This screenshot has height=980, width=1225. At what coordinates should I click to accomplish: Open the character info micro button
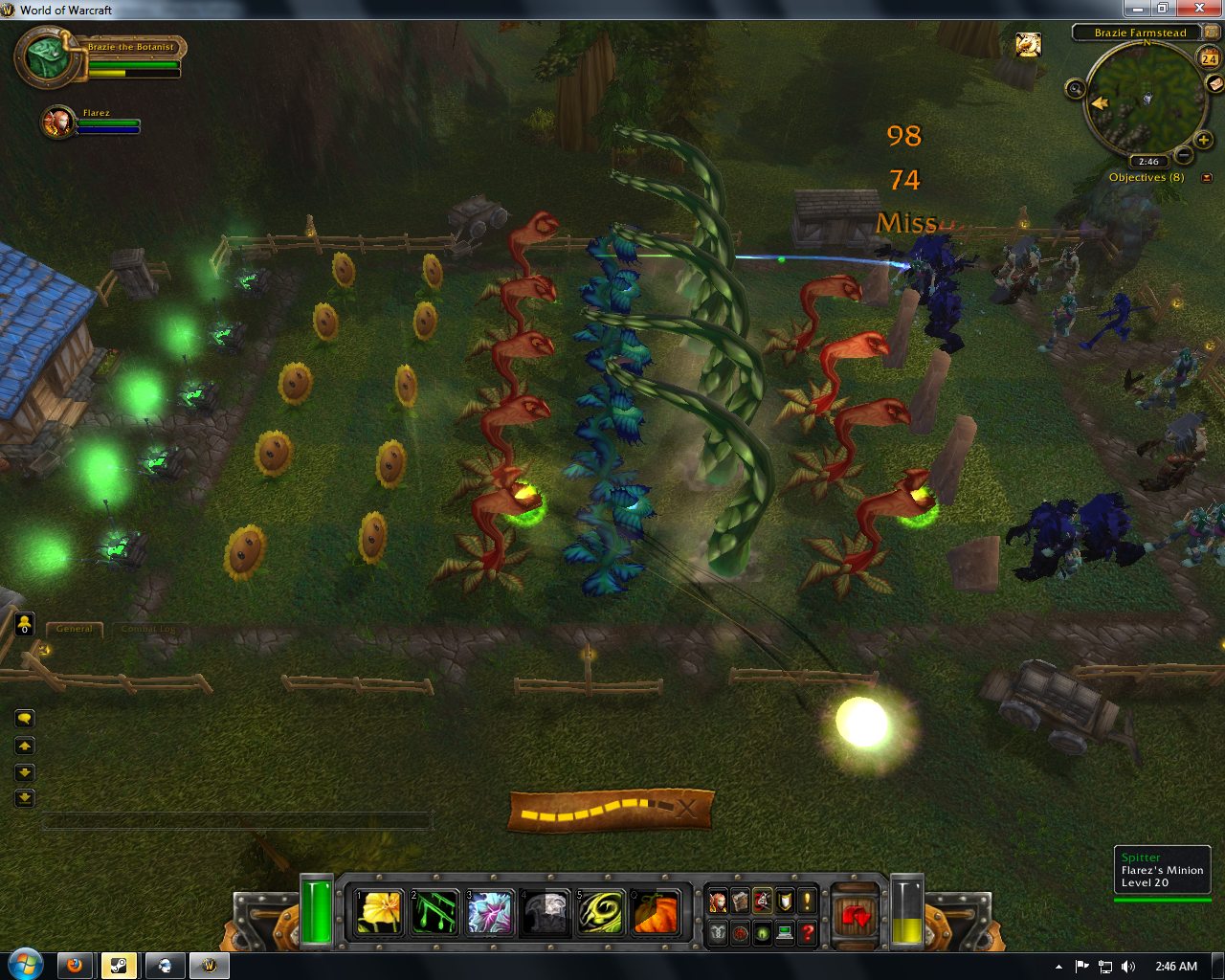point(718,901)
